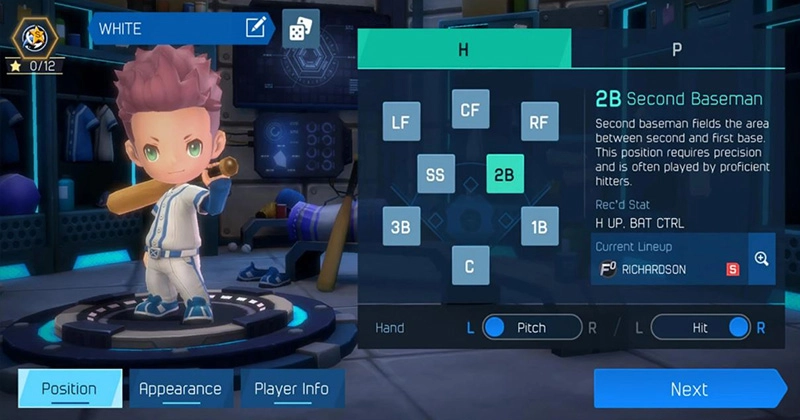800x420 pixels.
Task: Continue with the Next button
Action: click(690, 389)
